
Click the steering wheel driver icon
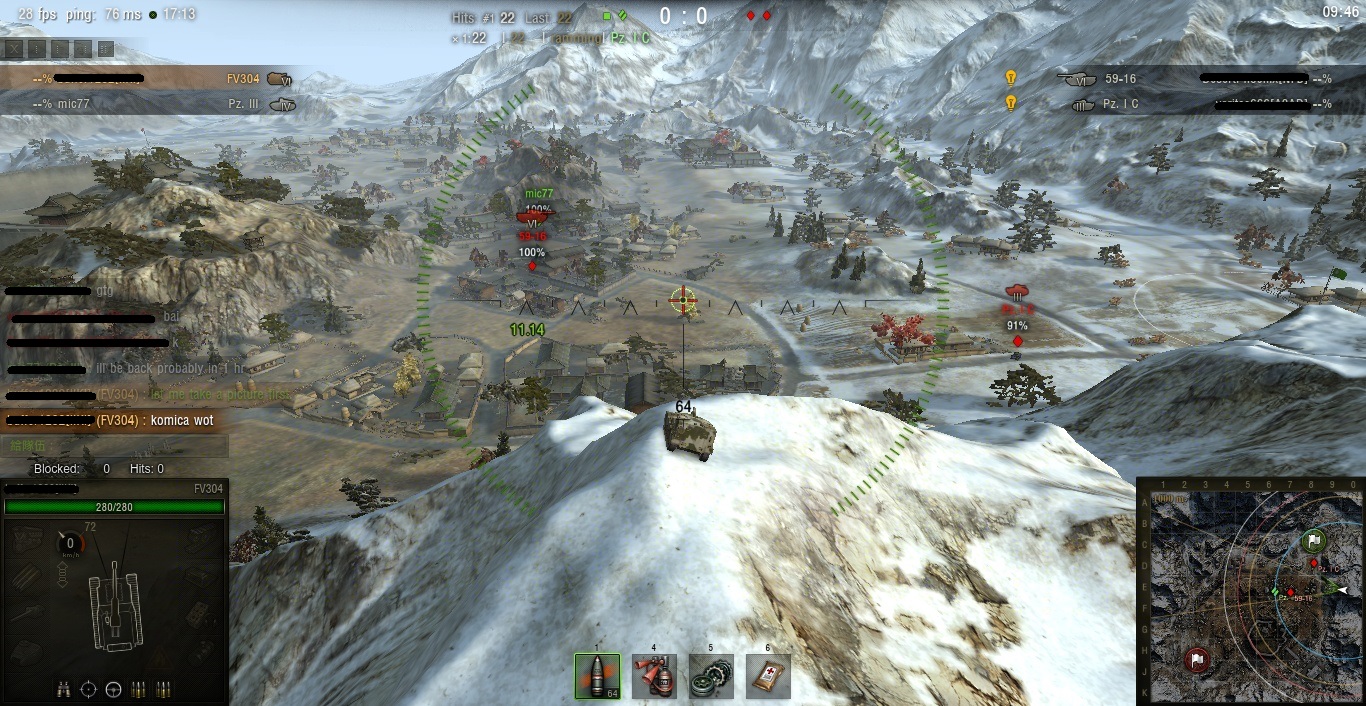[113, 689]
